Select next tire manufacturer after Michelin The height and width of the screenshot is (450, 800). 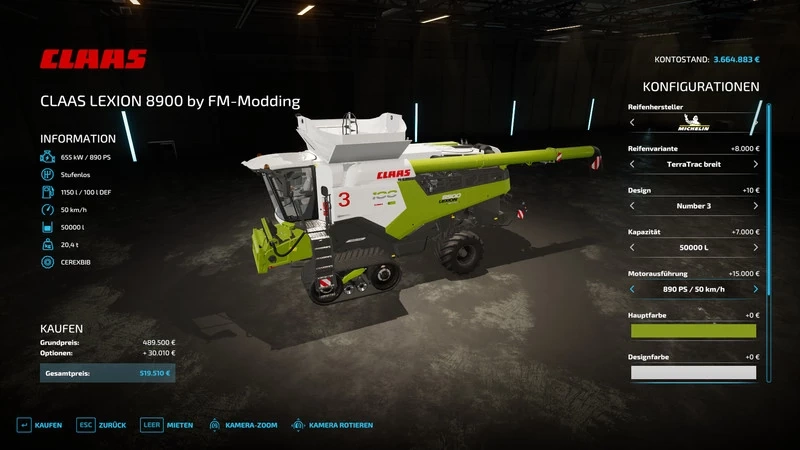coord(756,122)
